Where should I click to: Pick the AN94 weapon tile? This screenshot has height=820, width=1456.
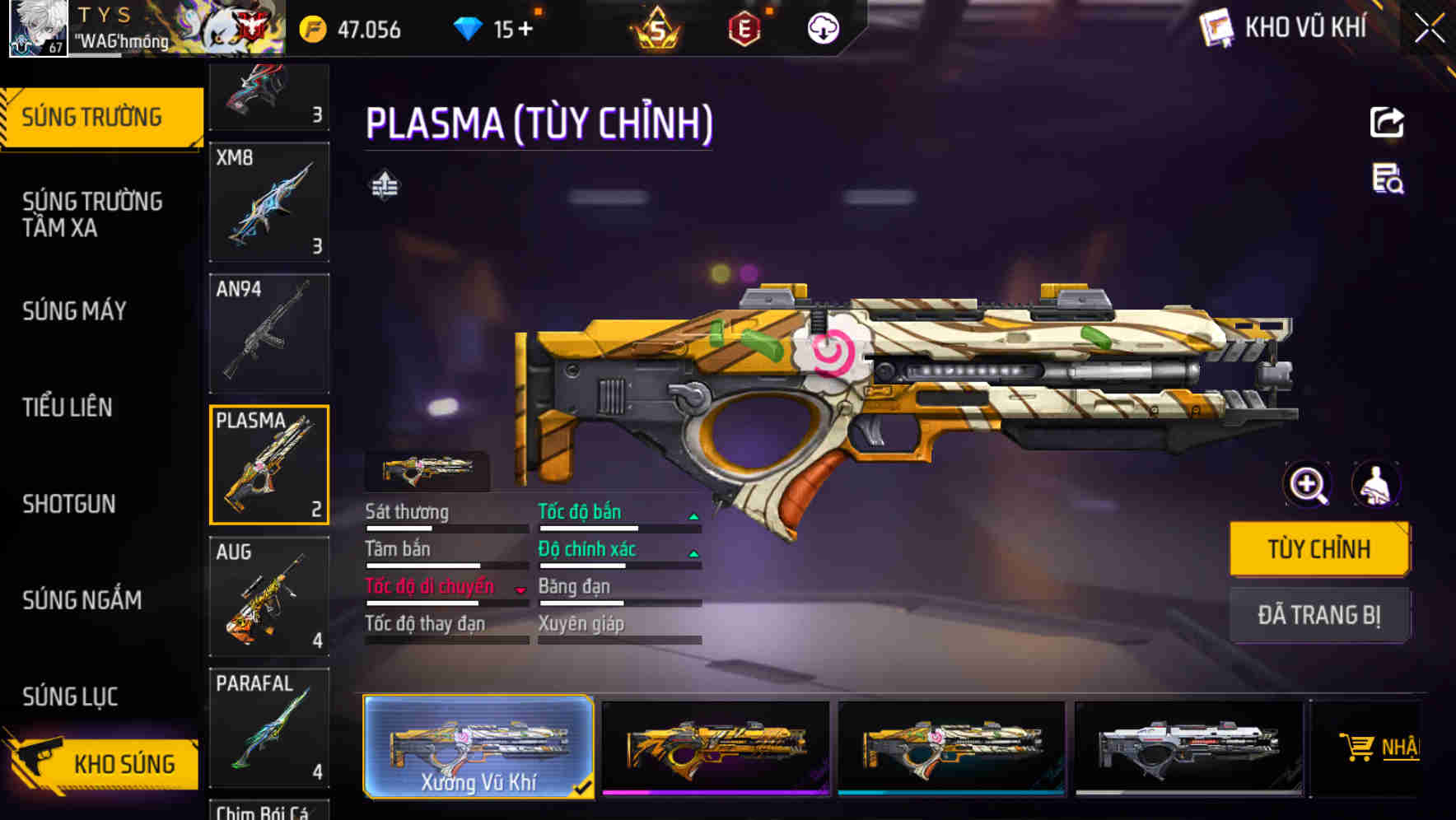tap(269, 333)
